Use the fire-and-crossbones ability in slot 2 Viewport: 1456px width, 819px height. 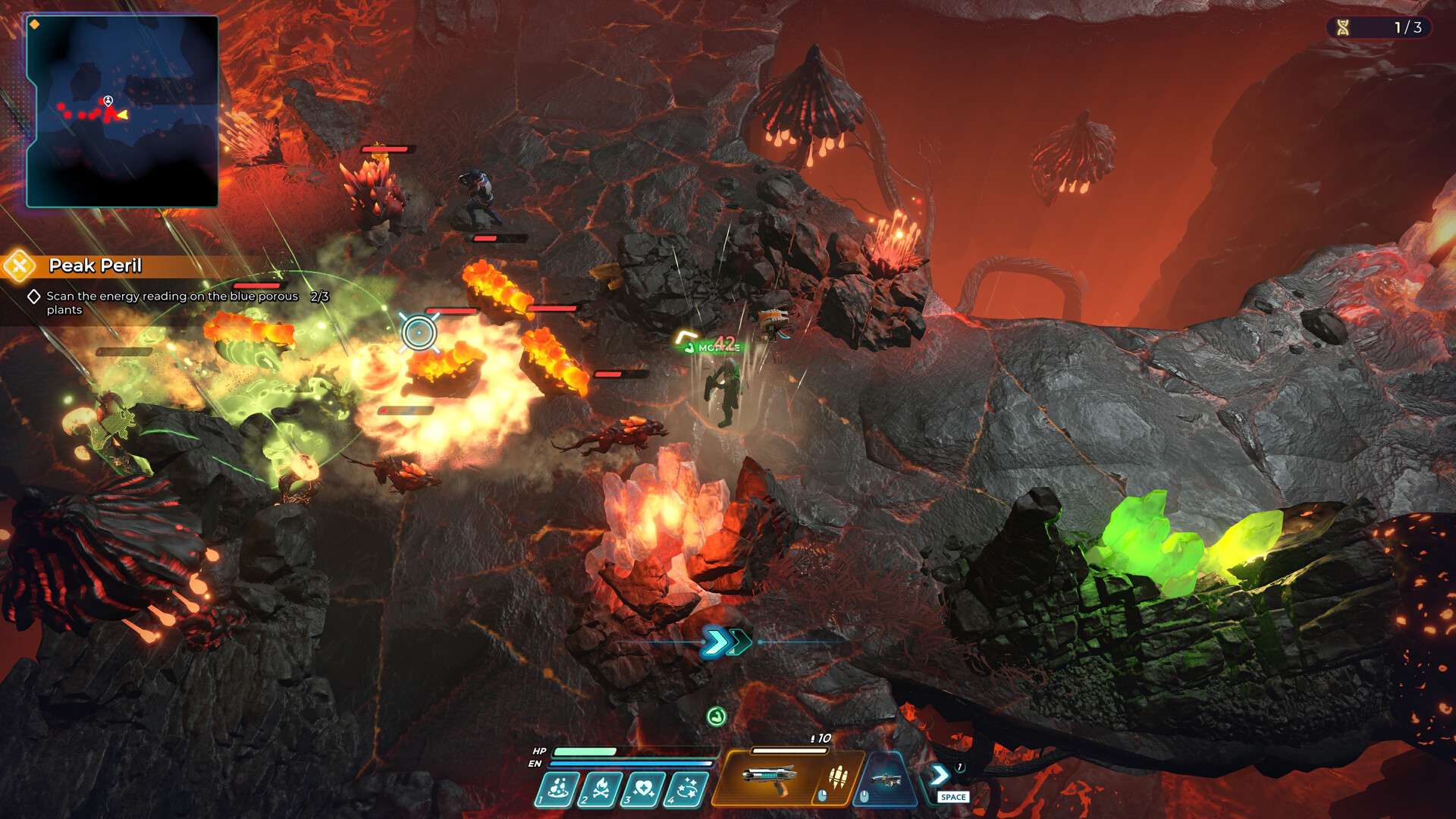coord(601,789)
